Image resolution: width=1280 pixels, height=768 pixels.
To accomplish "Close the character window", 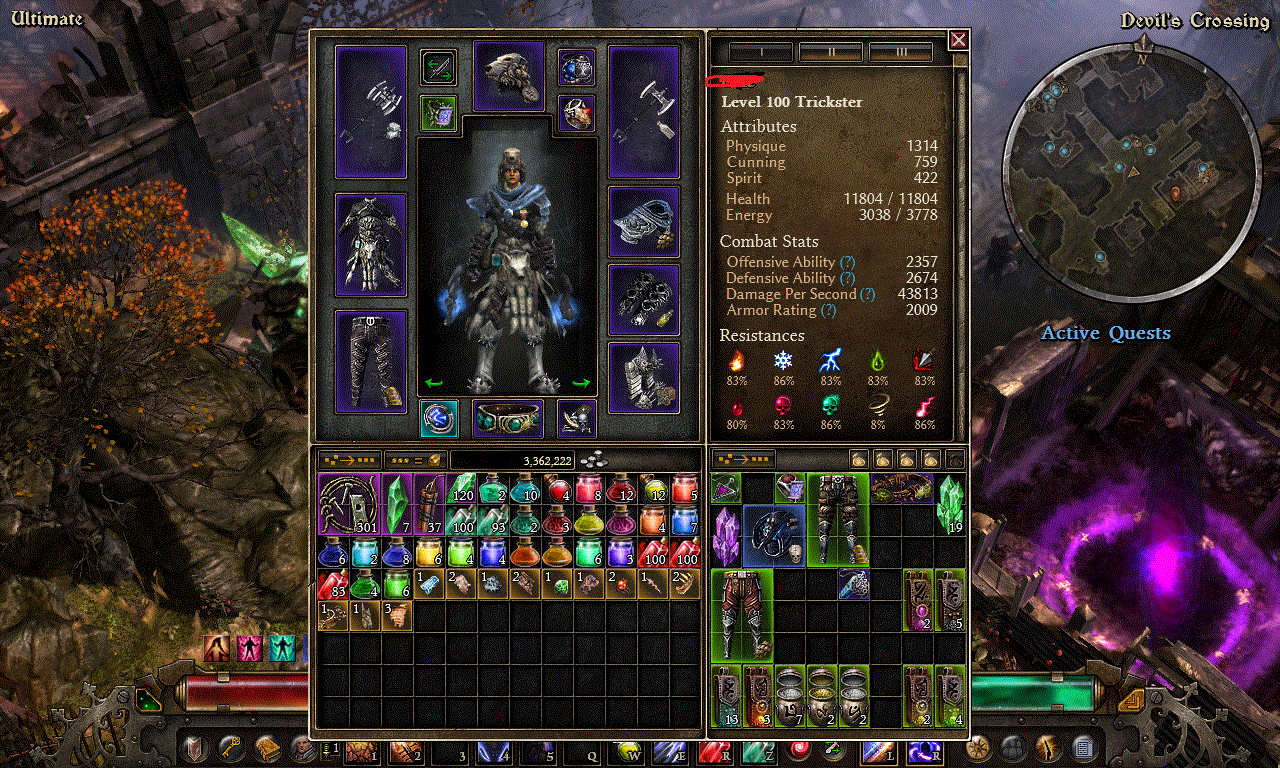I will point(958,40).
